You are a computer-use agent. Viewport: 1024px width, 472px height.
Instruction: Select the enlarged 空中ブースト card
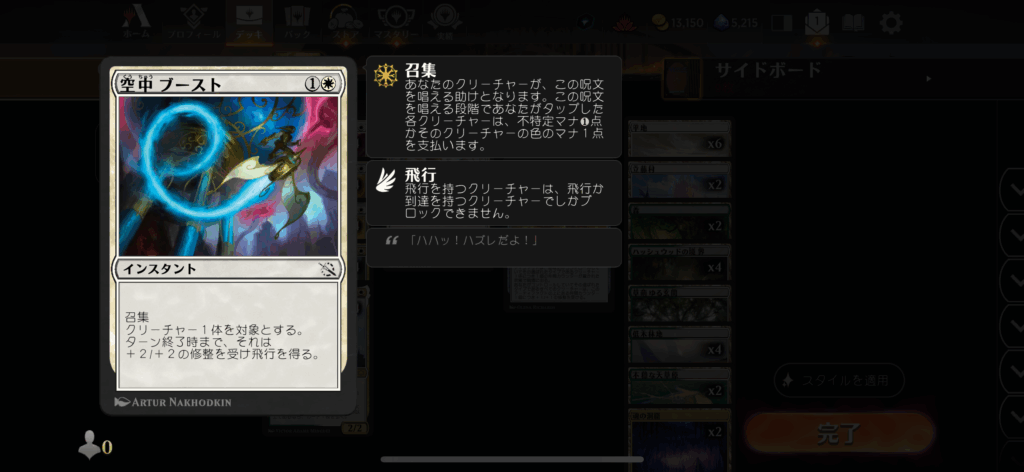tap(227, 232)
